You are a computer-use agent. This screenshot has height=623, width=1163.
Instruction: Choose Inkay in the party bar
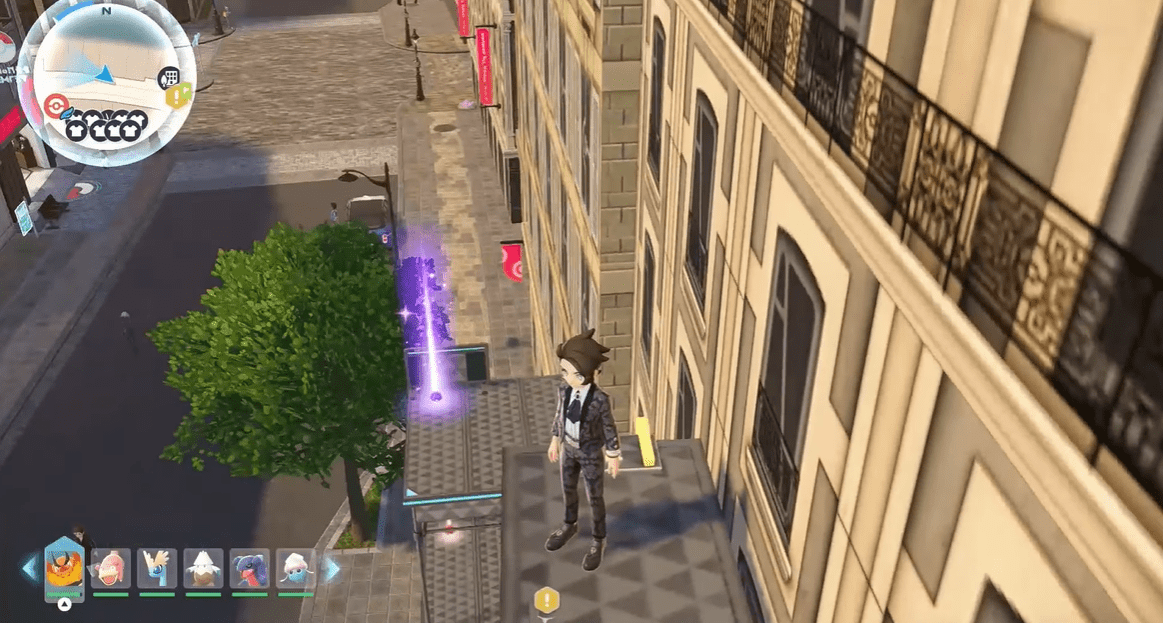click(x=295, y=568)
